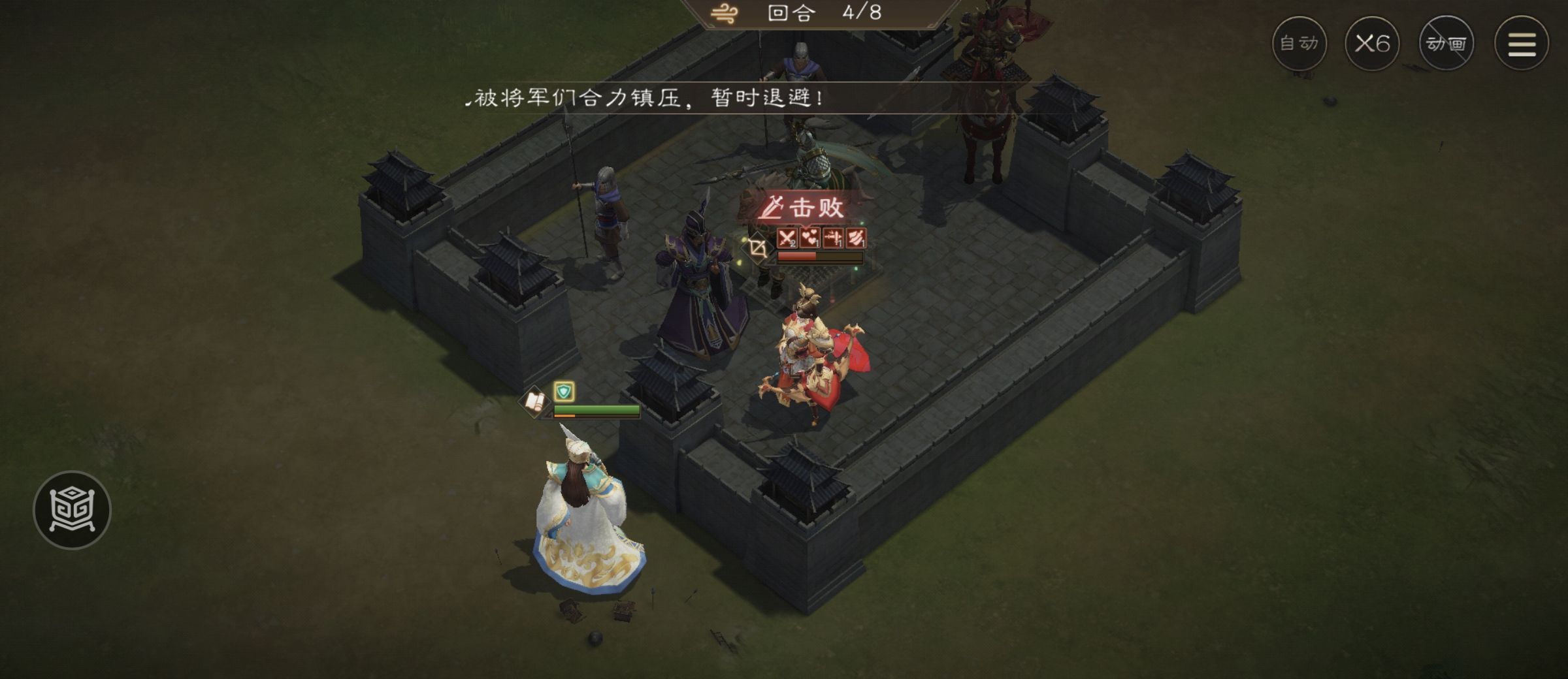Open the hamburger menu in the top right
1568x679 pixels.
1522,42
